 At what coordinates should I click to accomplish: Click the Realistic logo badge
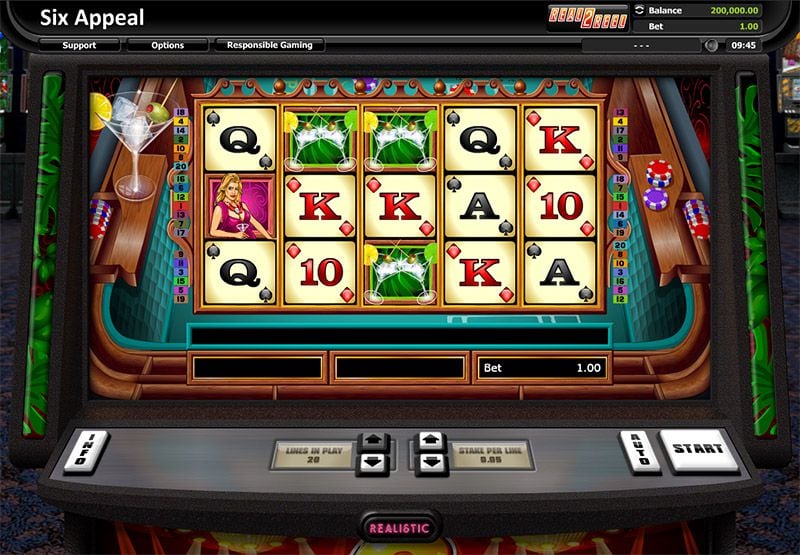[x=399, y=527]
